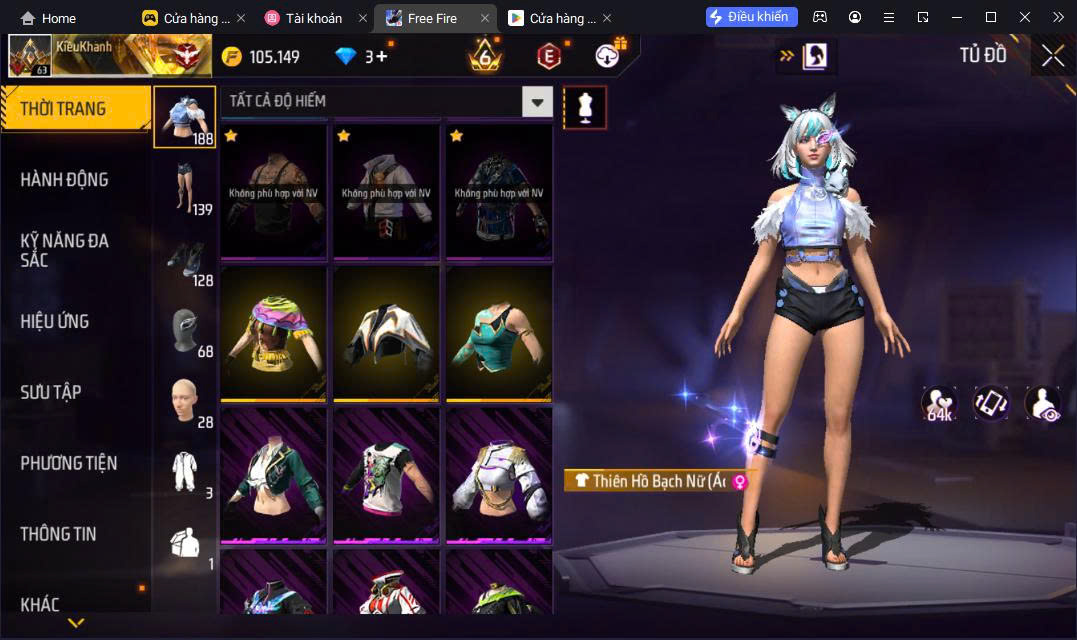The image size is (1077, 640).
Task: Open the Sưu Tập category
Action: click(50, 392)
